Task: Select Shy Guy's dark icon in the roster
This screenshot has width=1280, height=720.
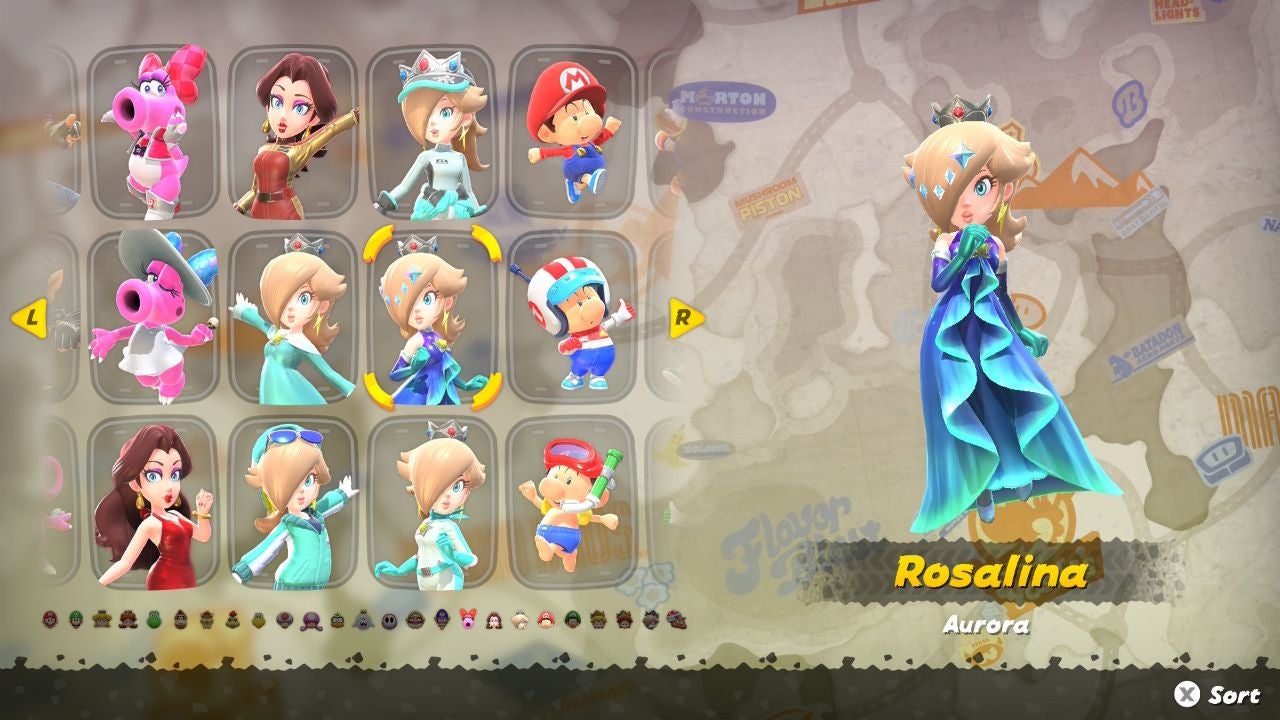Action: point(388,622)
